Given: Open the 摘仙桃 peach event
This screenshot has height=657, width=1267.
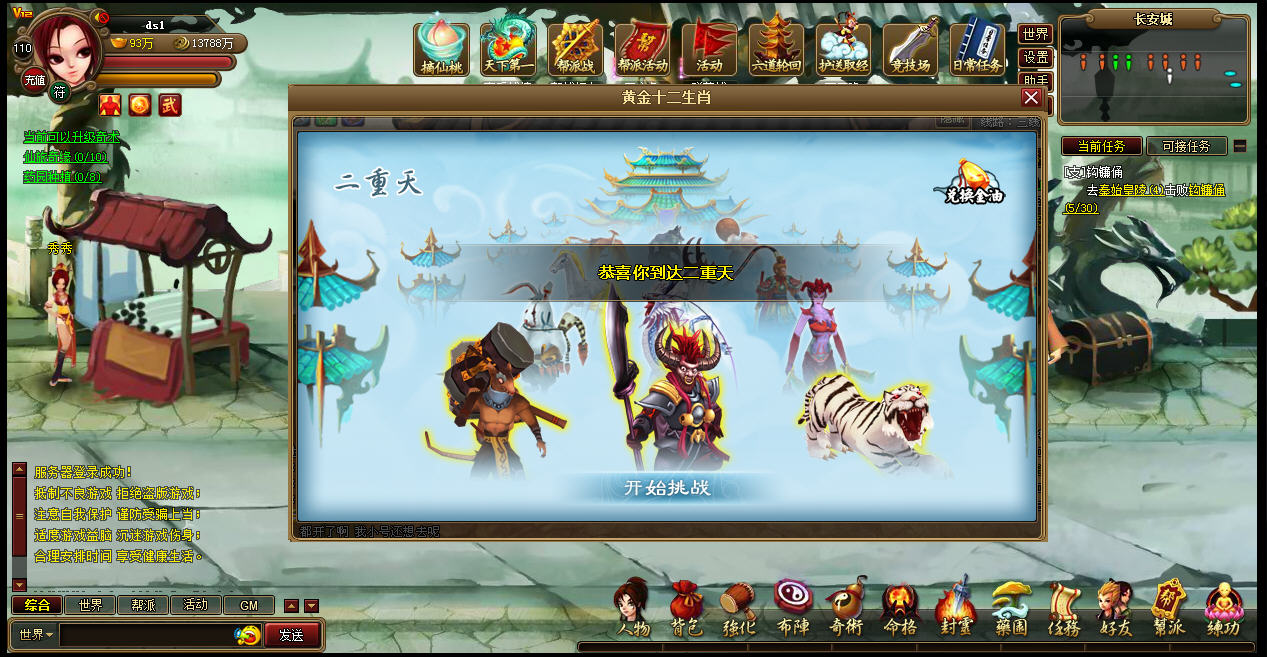Looking at the screenshot, I should pyautogui.click(x=441, y=49).
